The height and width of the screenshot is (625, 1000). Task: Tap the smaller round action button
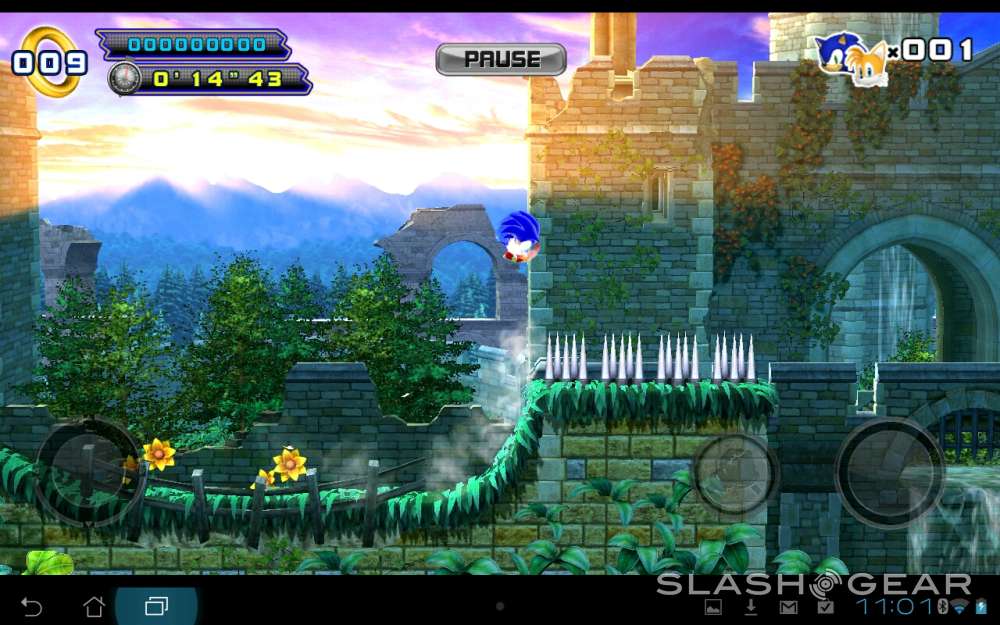[x=735, y=473]
